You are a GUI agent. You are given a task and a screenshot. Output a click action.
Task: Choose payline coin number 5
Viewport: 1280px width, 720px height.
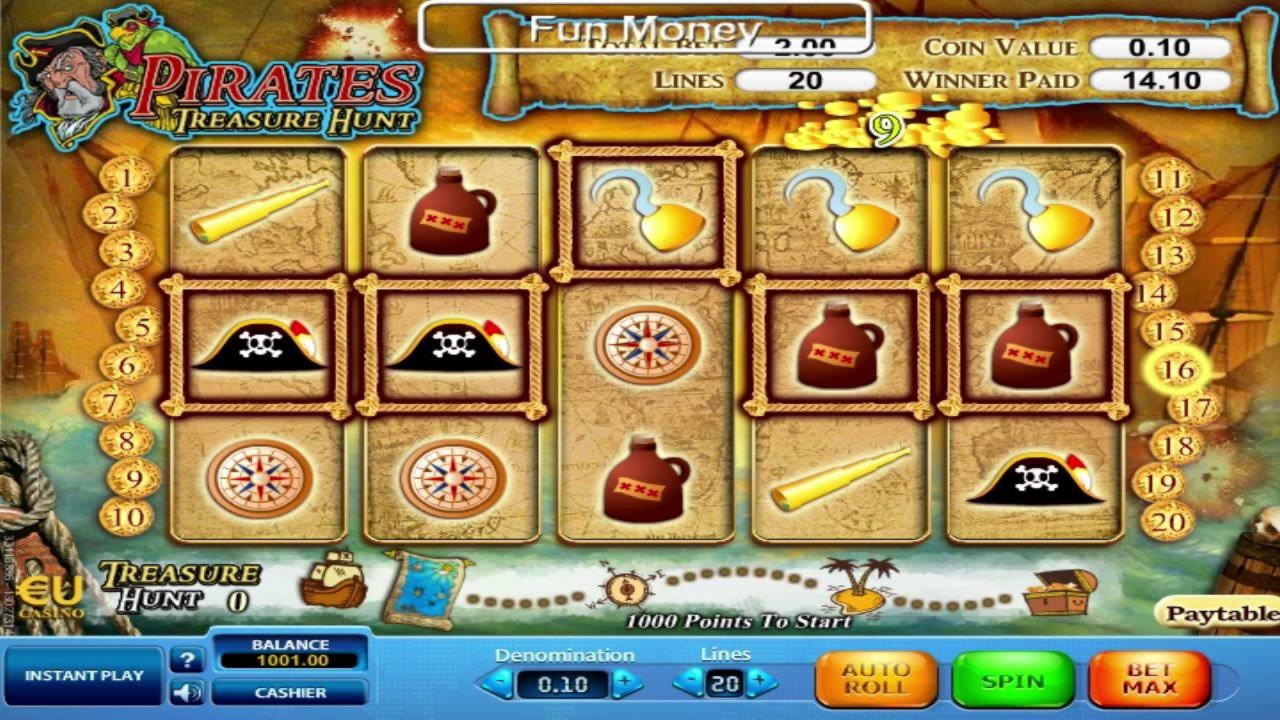tap(139, 326)
